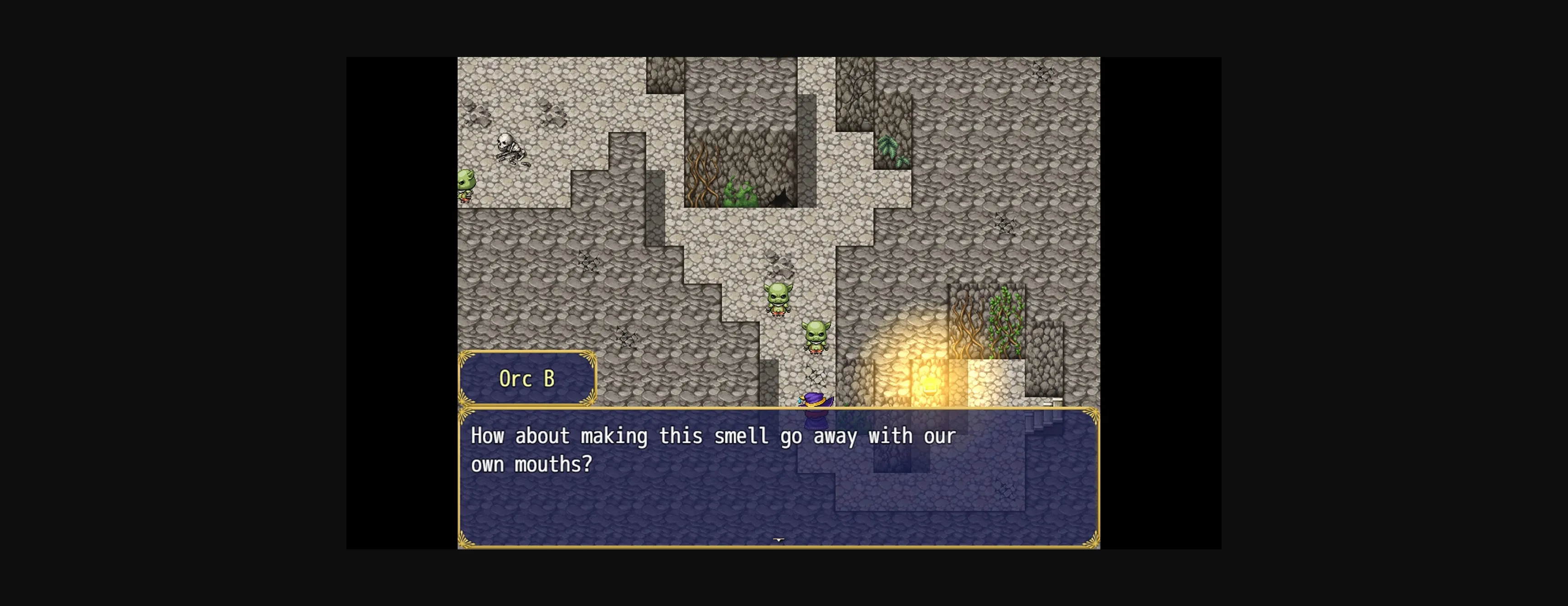Click Orc B's dialogue message box
Screen dimensions: 1568x606
click(778, 477)
